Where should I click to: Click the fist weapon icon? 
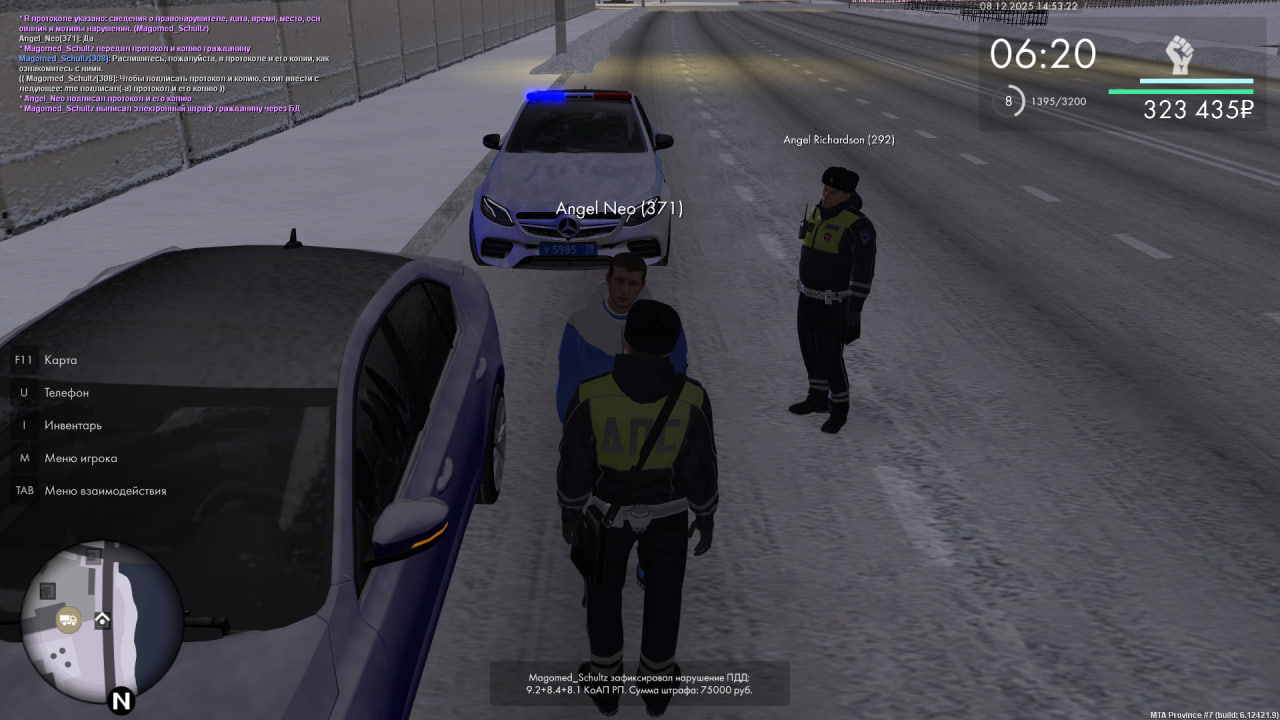click(x=1180, y=55)
